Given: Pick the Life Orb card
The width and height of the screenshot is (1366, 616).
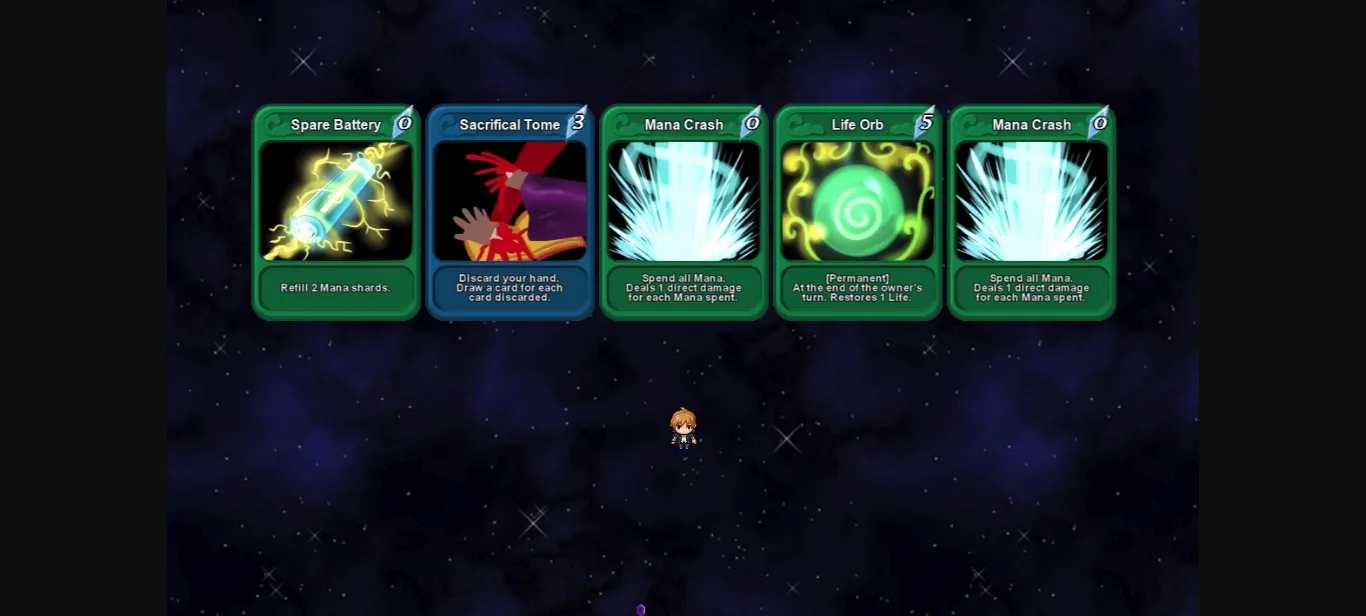Looking at the screenshot, I should coord(858,212).
